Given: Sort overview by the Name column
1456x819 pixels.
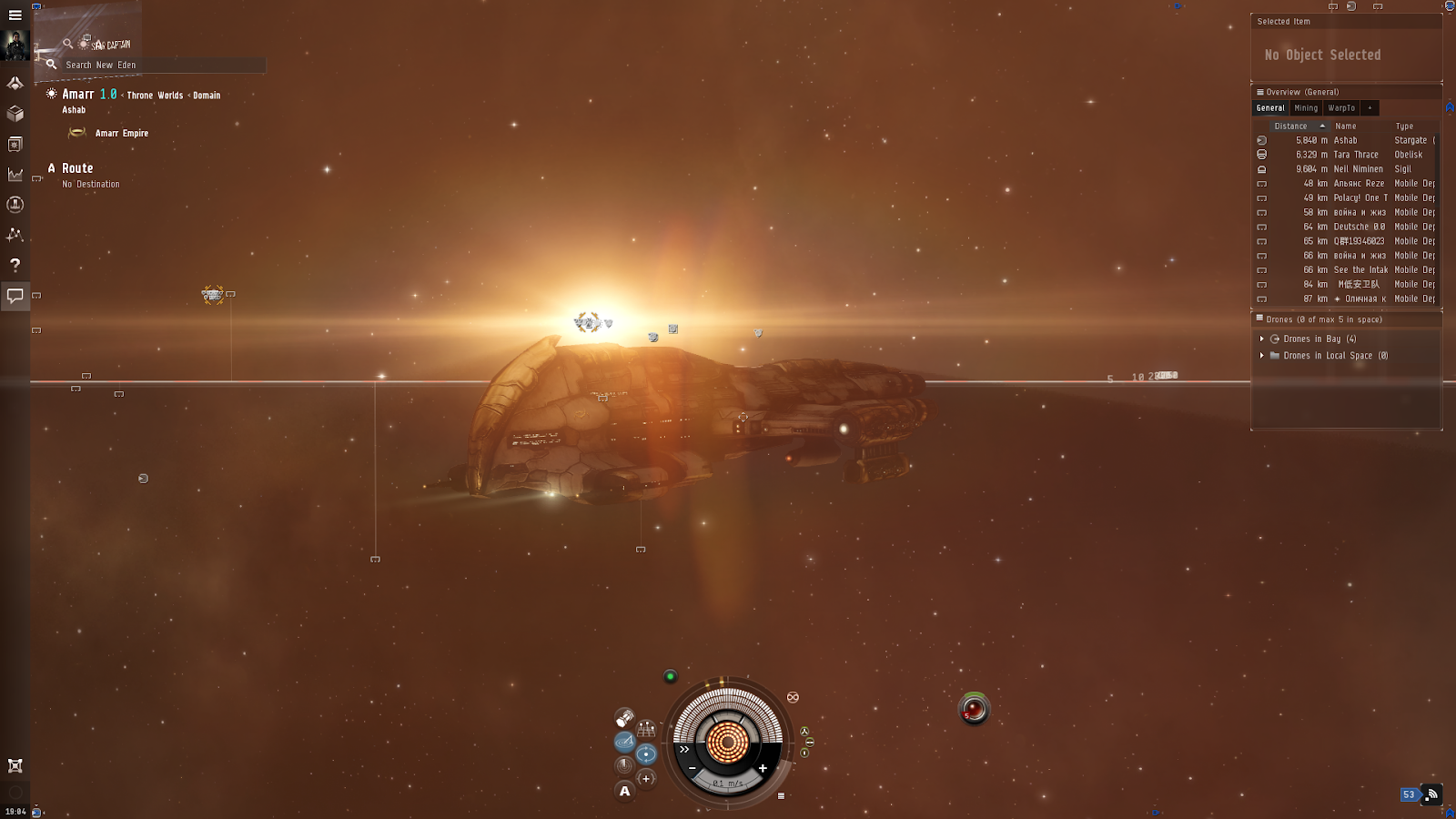Looking at the screenshot, I should point(1346,126).
